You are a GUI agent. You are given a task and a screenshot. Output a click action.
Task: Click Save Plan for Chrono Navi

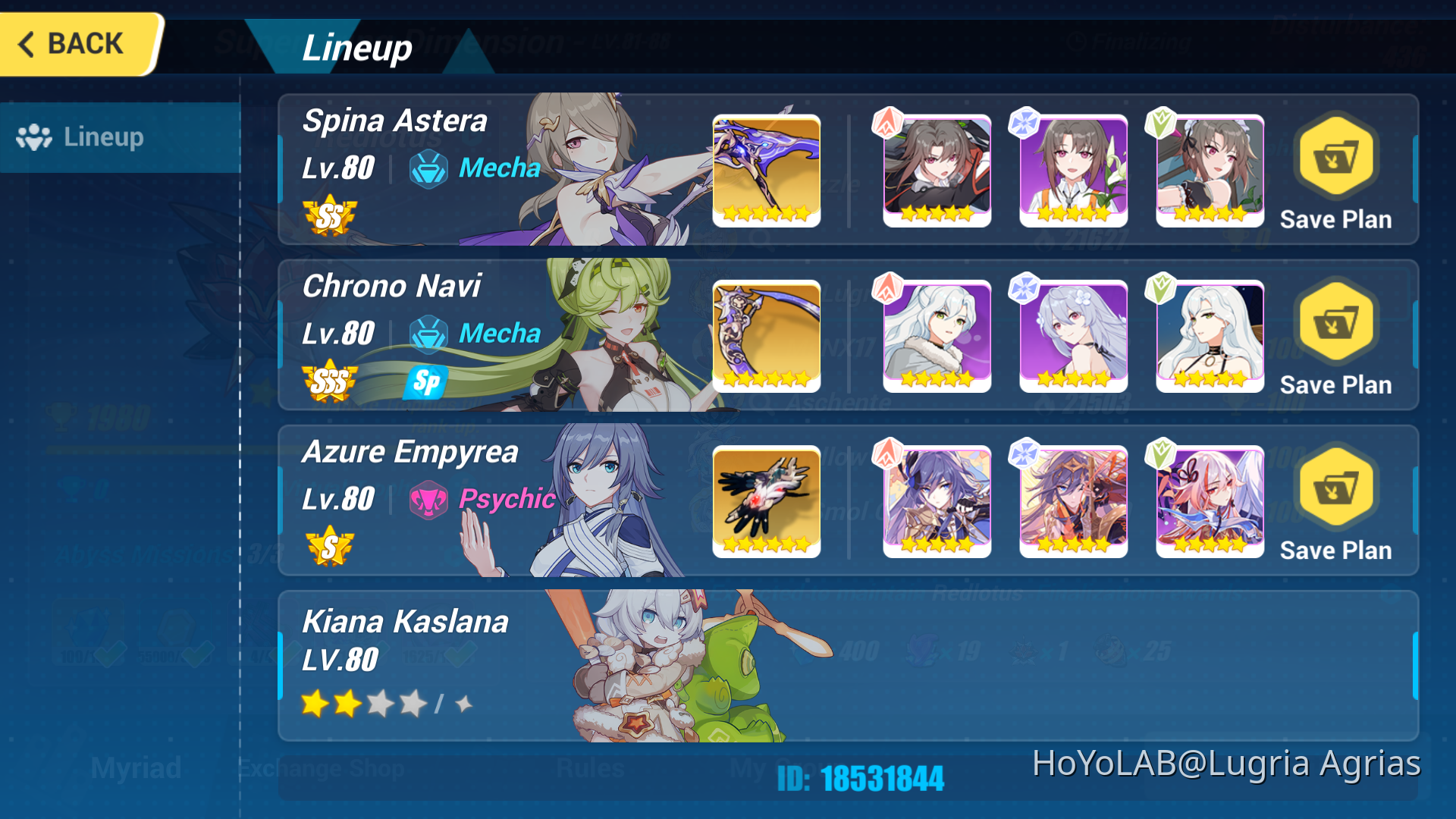click(x=1335, y=325)
